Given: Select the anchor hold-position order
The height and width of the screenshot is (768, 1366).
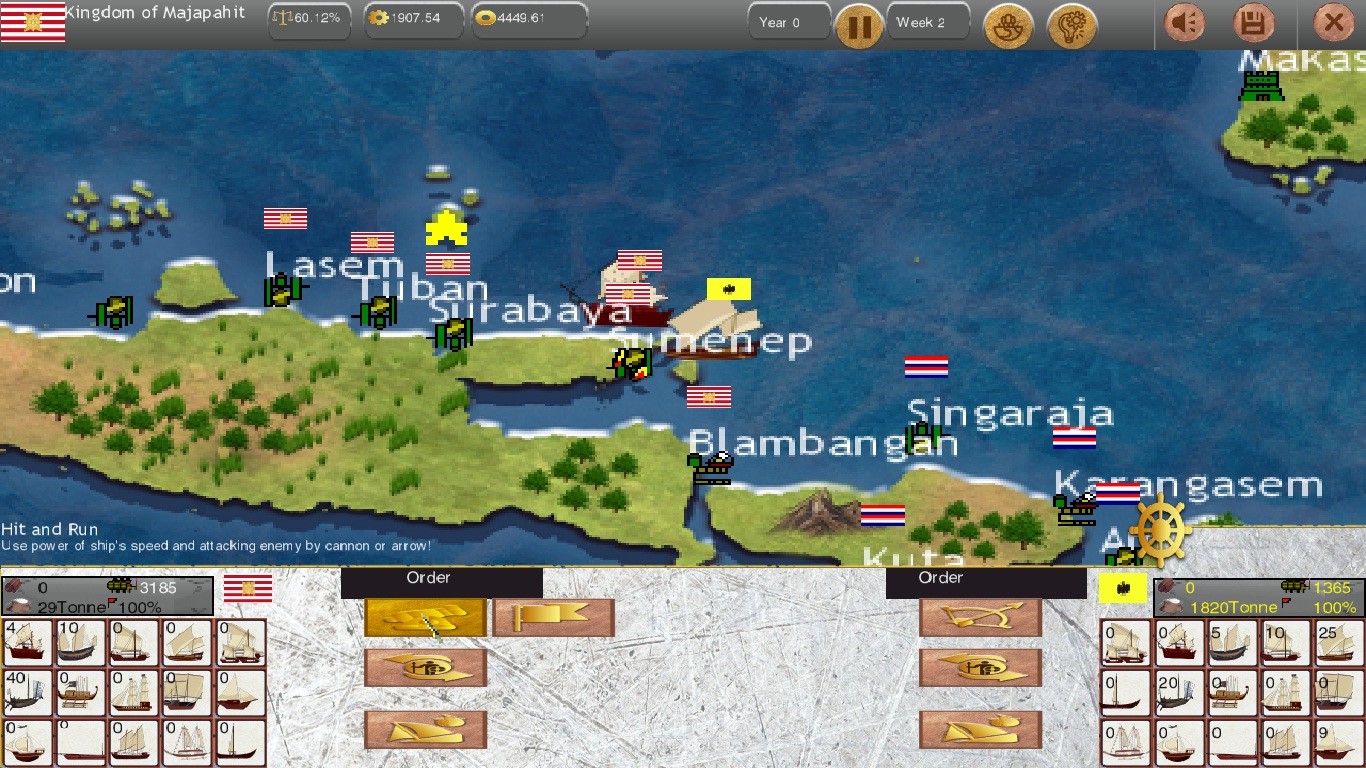Looking at the screenshot, I should (425, 667).
